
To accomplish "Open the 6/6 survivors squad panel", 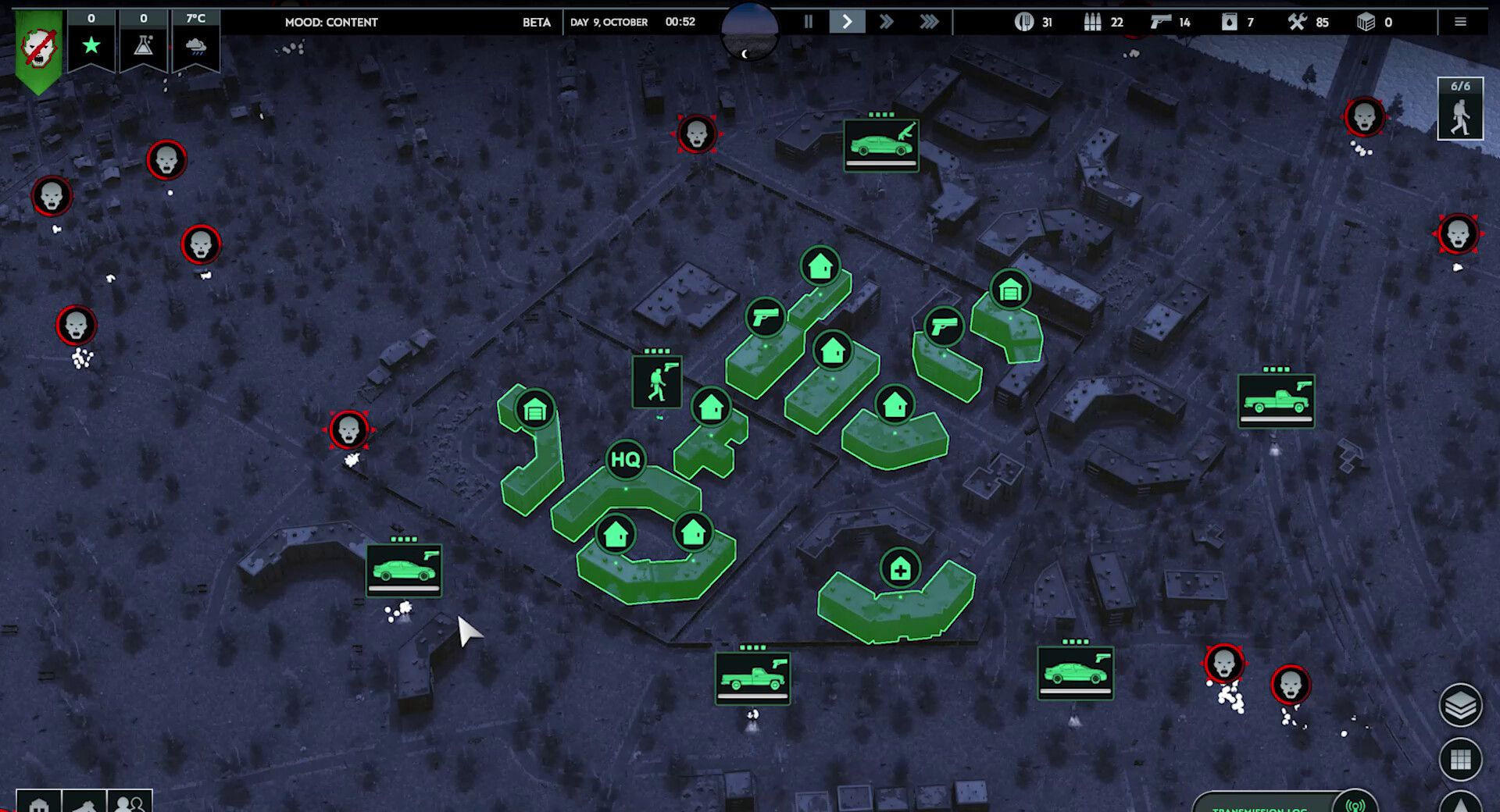I will click(x=1460, y=109).
